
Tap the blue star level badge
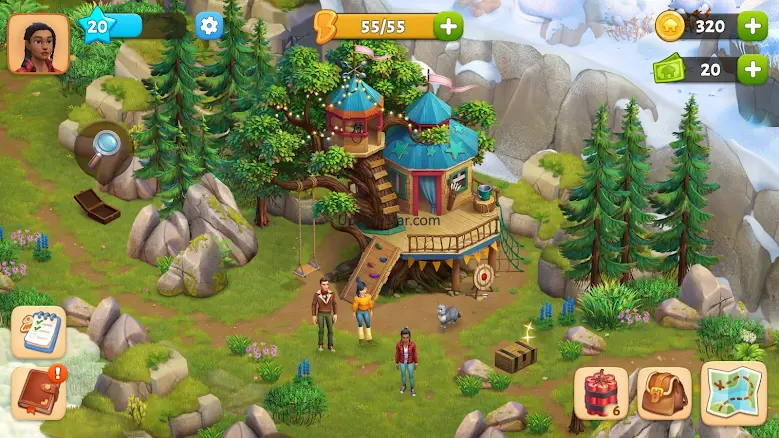[97, 26]
